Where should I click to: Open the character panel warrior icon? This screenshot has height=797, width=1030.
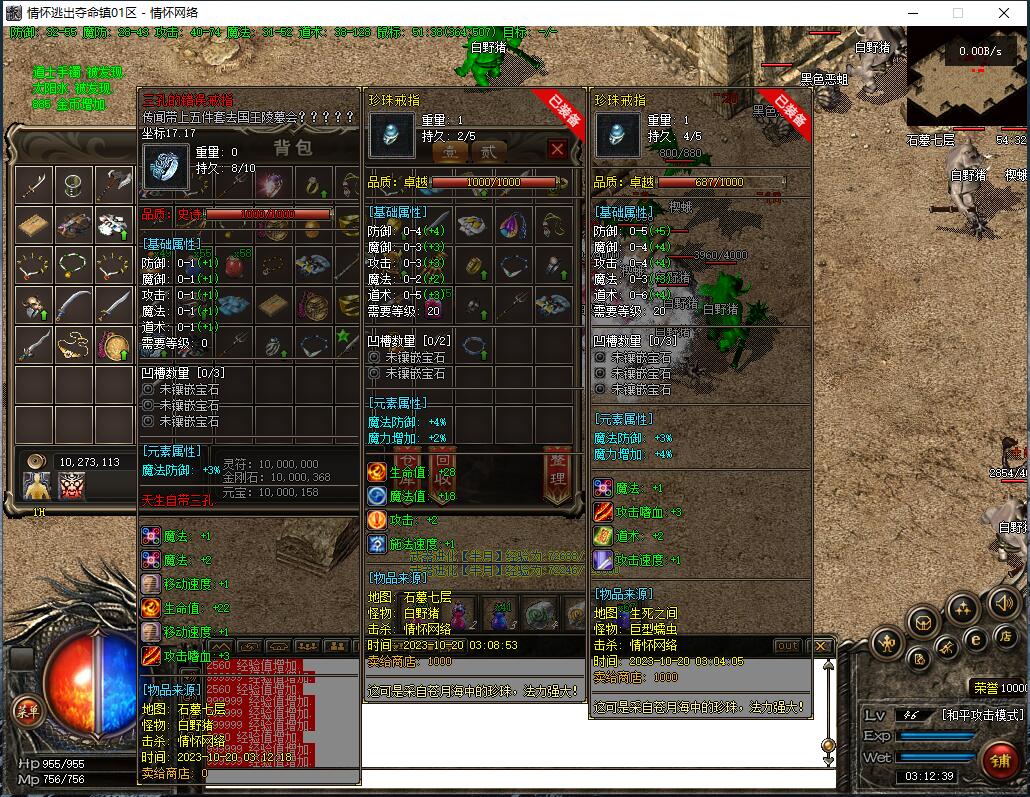[x=887, y=643]
